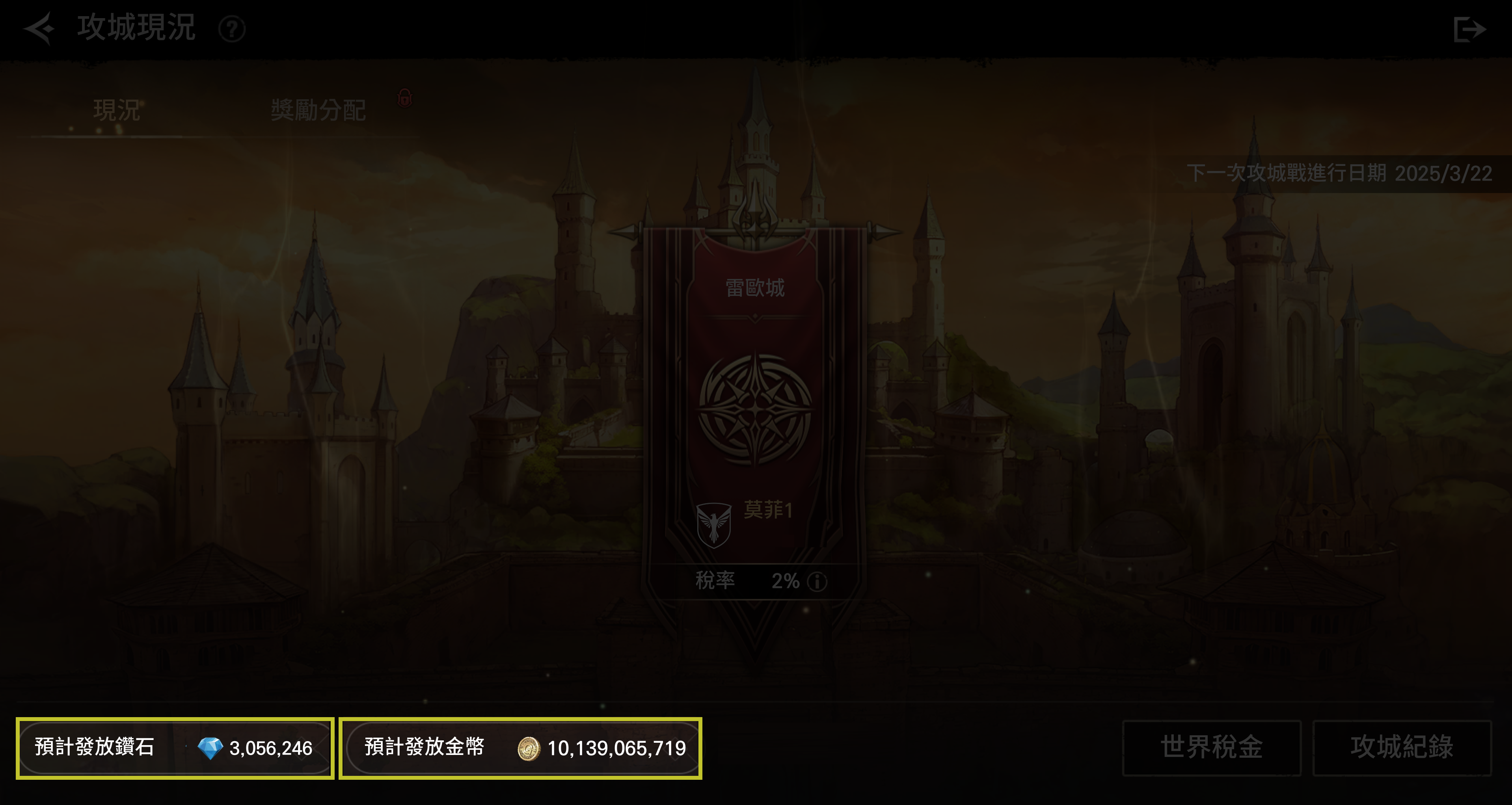
Task: Exit via the top-right door icon
Action: point(1469,29)
